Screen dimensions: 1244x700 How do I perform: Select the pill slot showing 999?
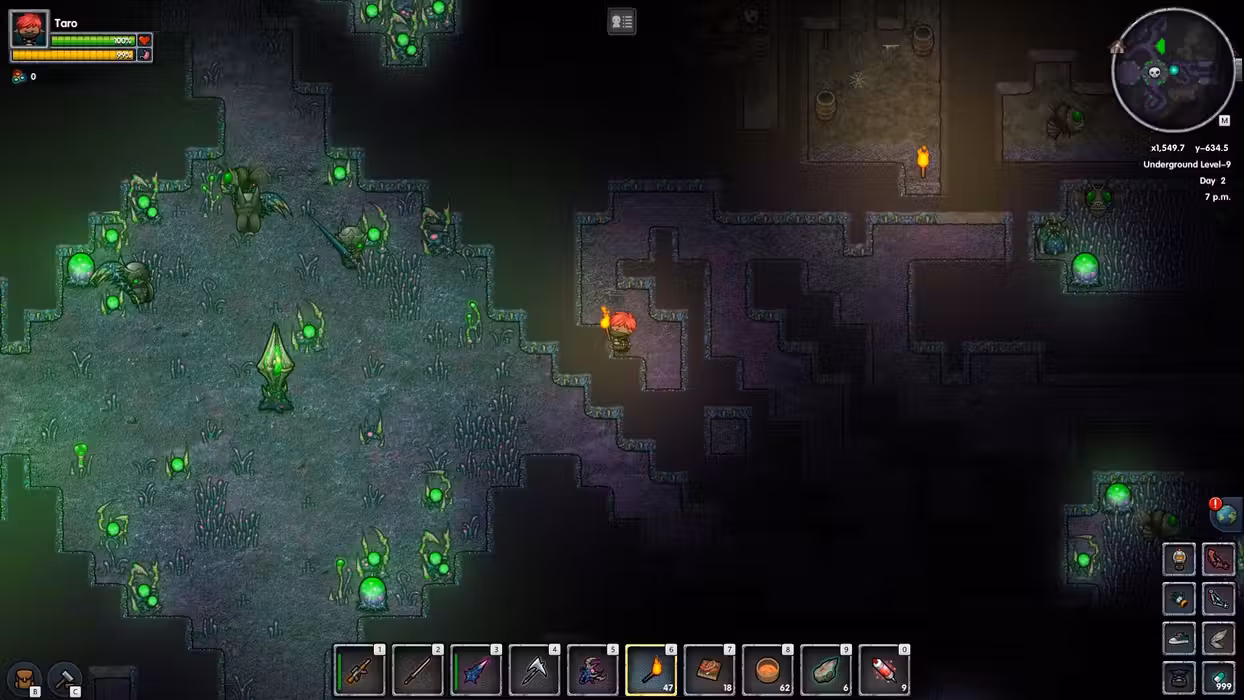click(1218, 678)
